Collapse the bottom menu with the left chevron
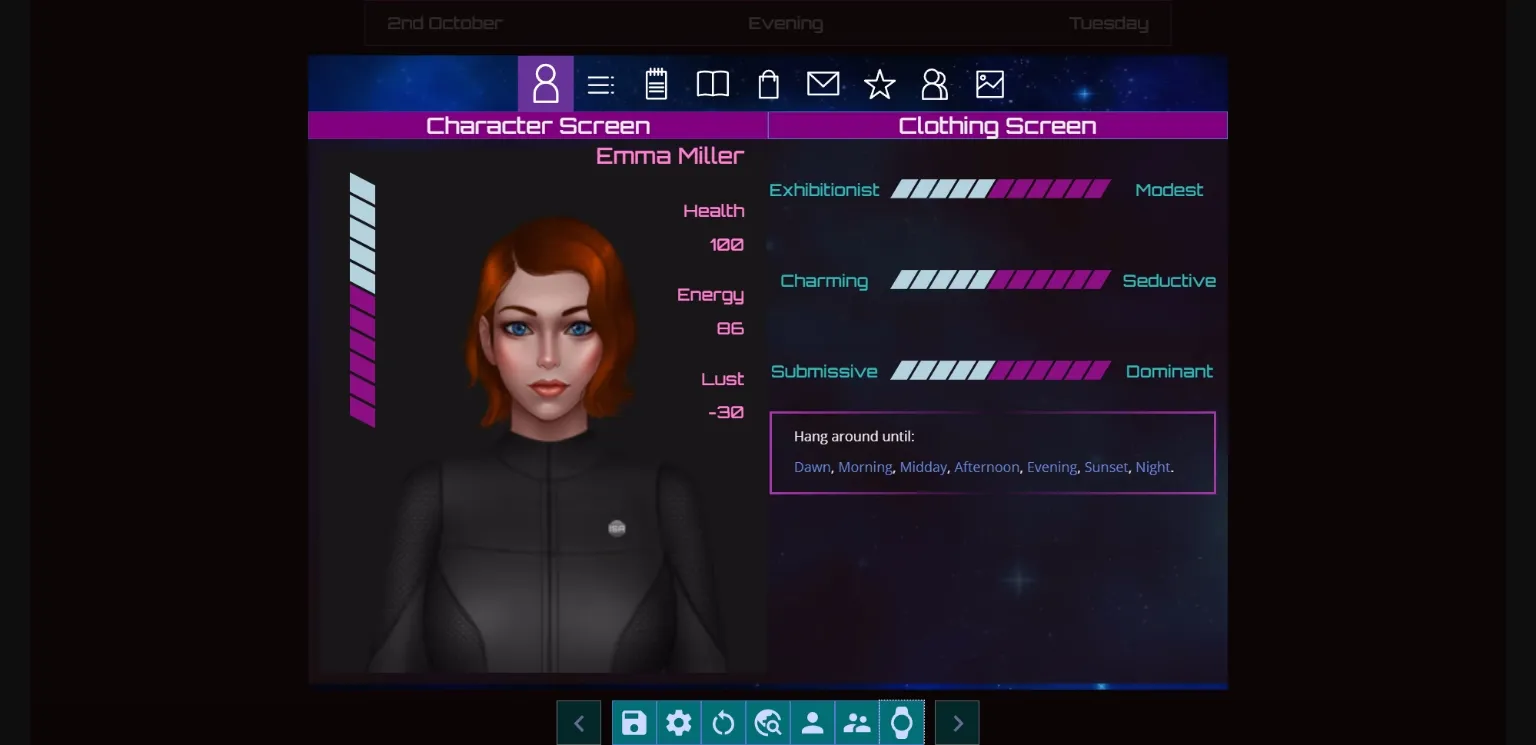 pos(579,722)
